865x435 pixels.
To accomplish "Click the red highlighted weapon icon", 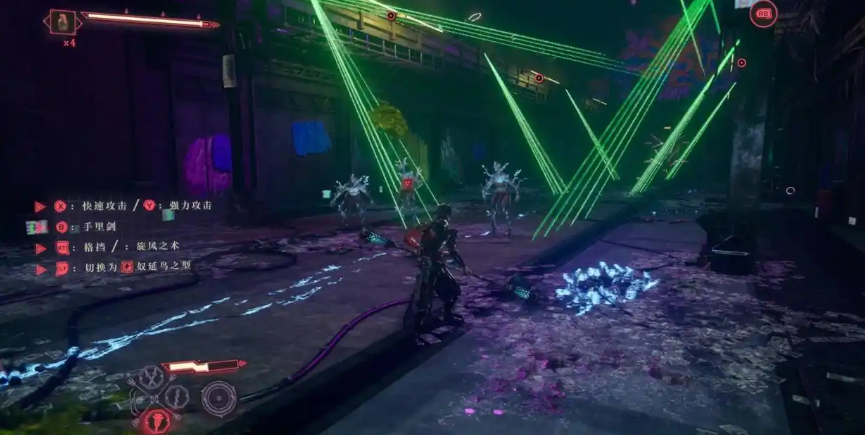I will point(156,421).
